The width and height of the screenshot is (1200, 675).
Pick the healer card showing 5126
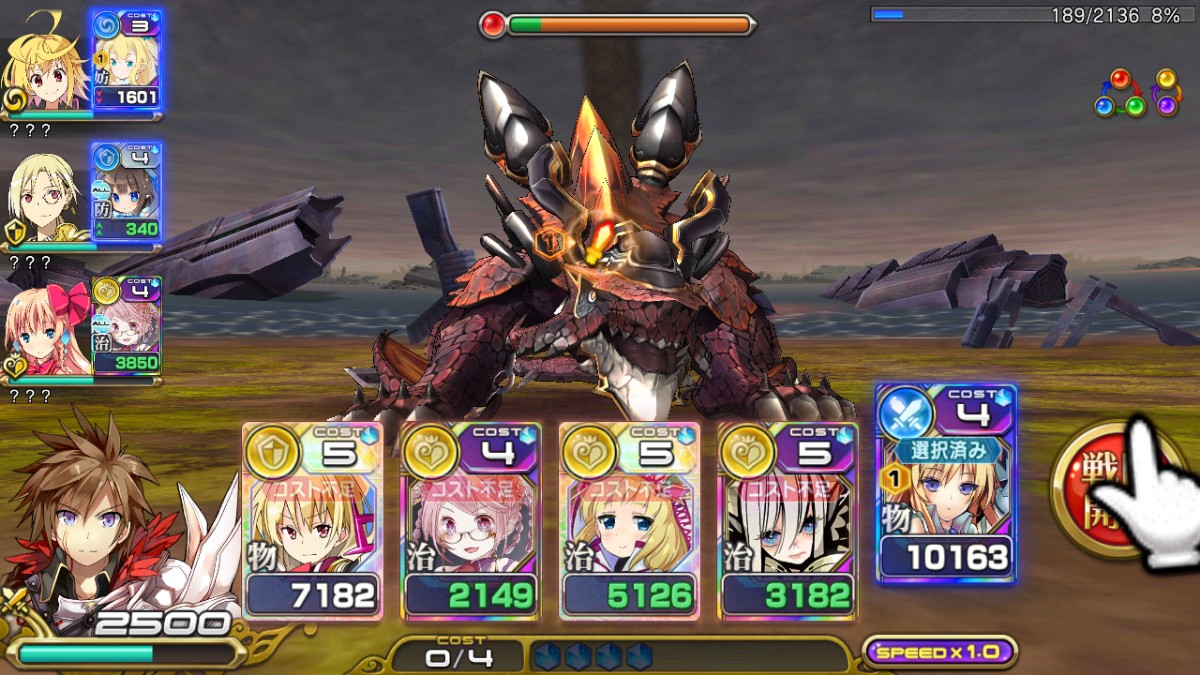629,520
